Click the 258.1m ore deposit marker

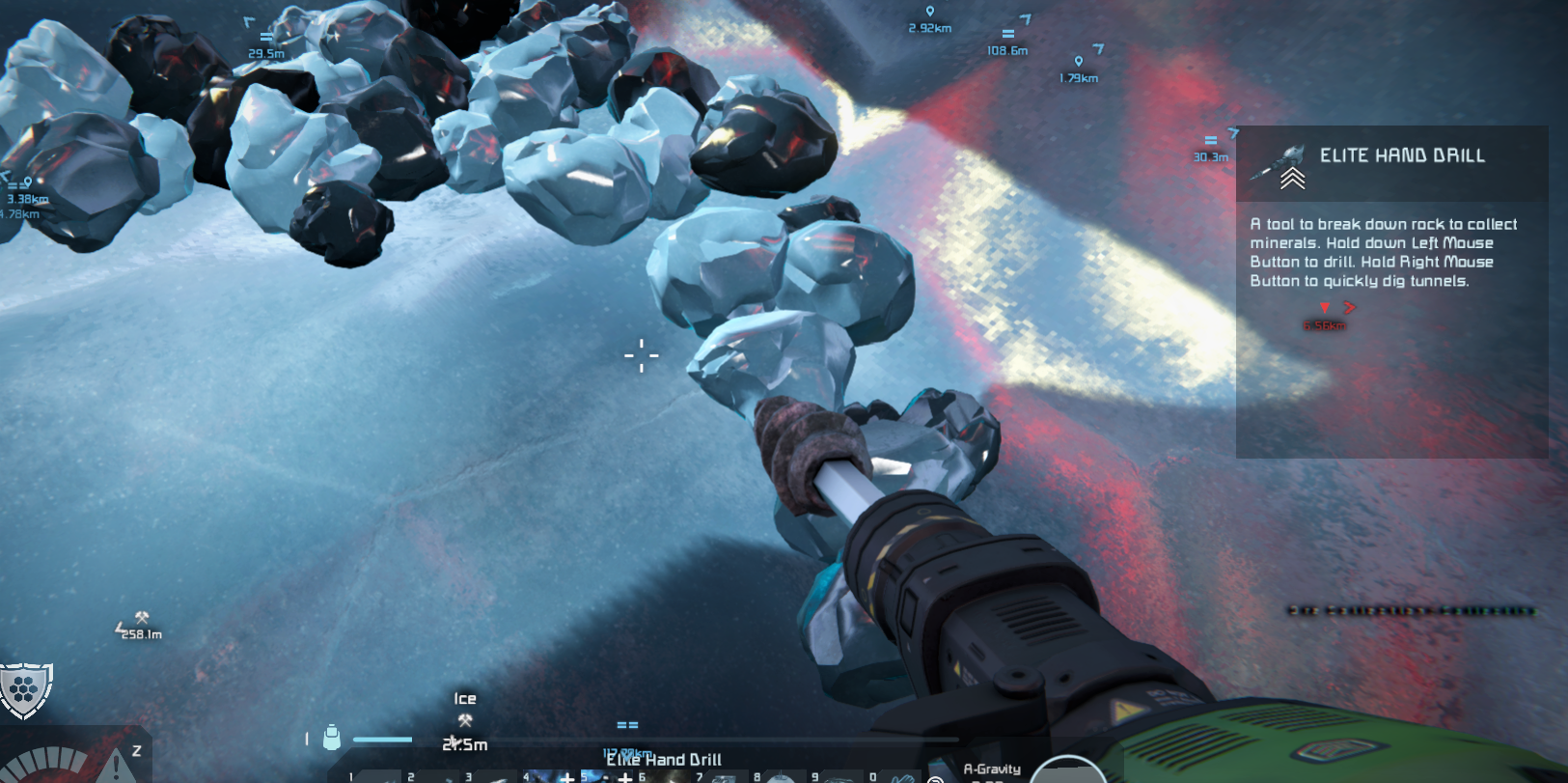[x=142, y=618]
